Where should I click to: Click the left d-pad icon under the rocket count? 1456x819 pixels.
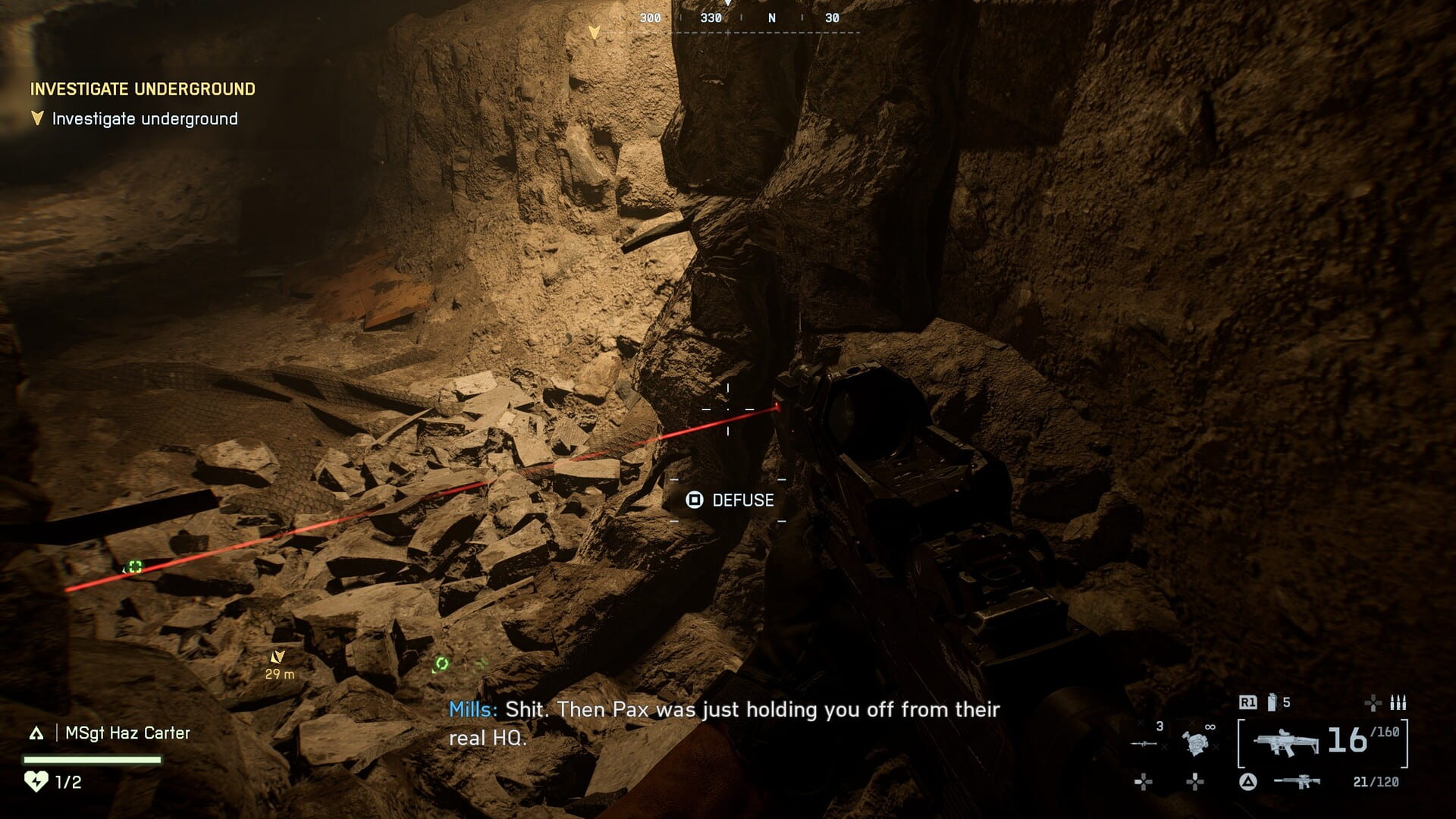[1143, 783]
